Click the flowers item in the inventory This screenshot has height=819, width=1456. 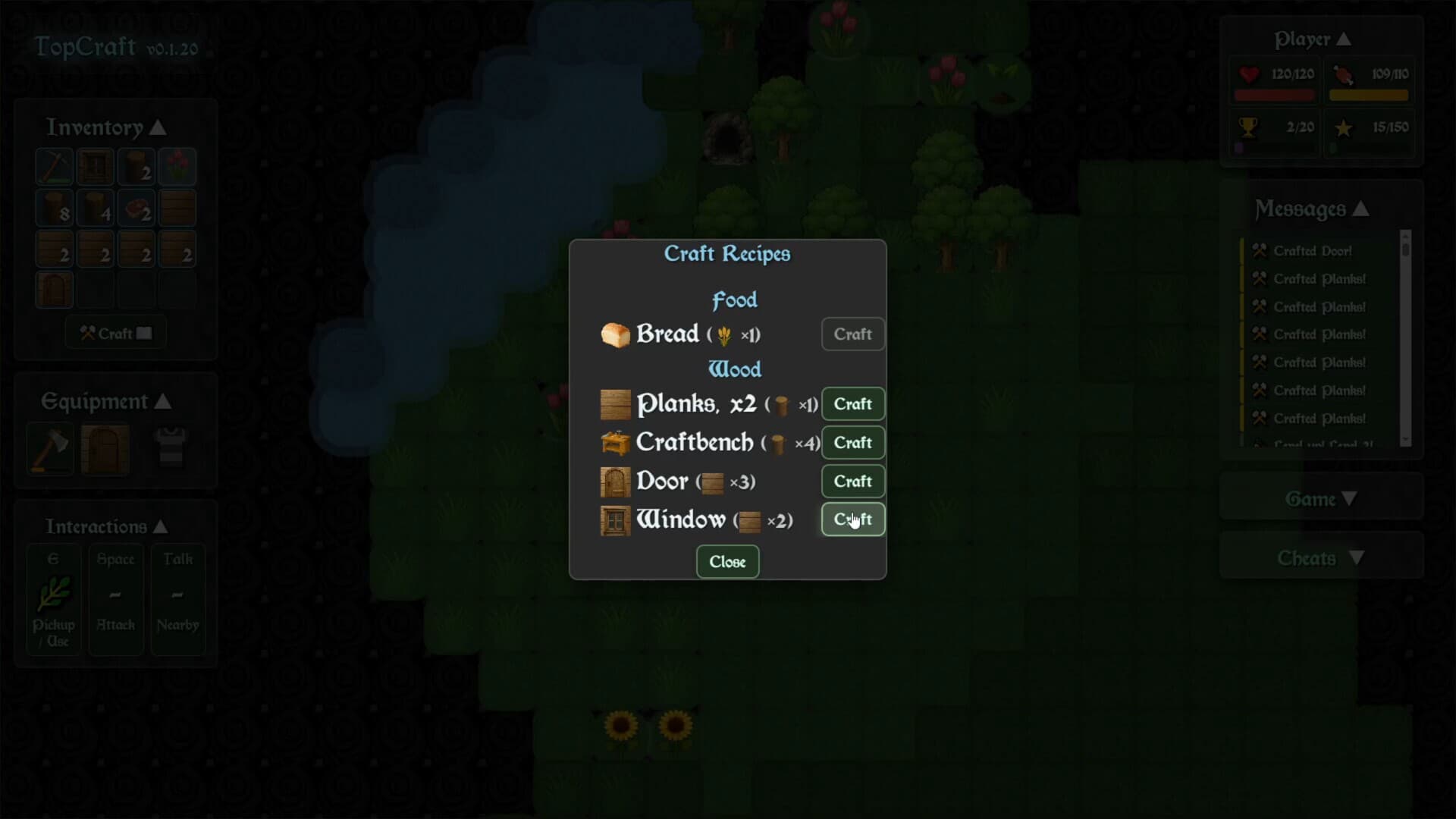177,167
